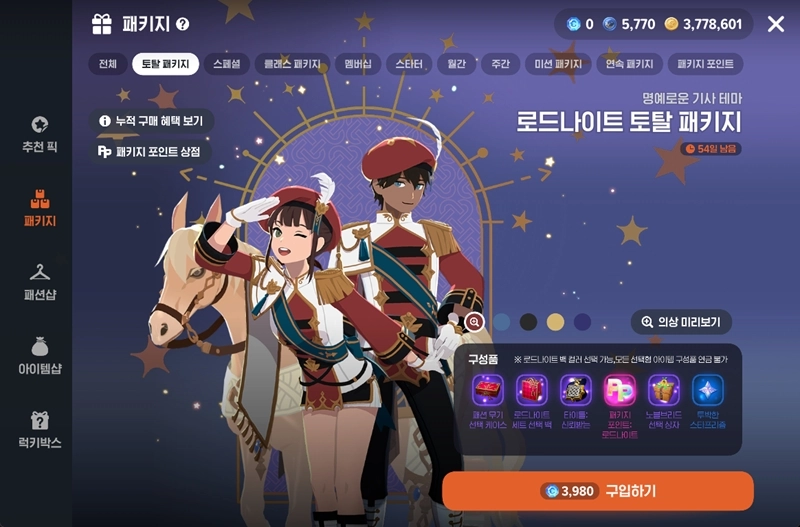Image resolution: width=800 pixels, height=527 pixels.
Task: Click the 의상 미리보기 preview button
Action: pyautogui.click(x=682, y=322)
